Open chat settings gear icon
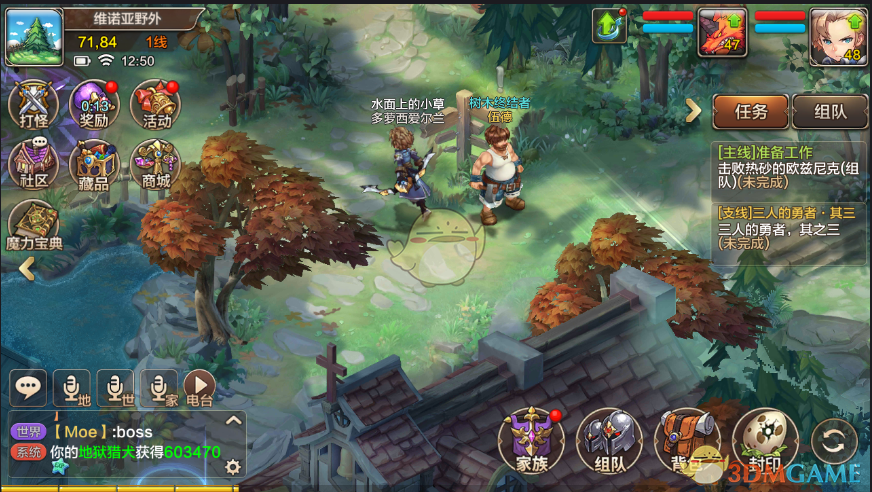 click(x=233, y=466)
